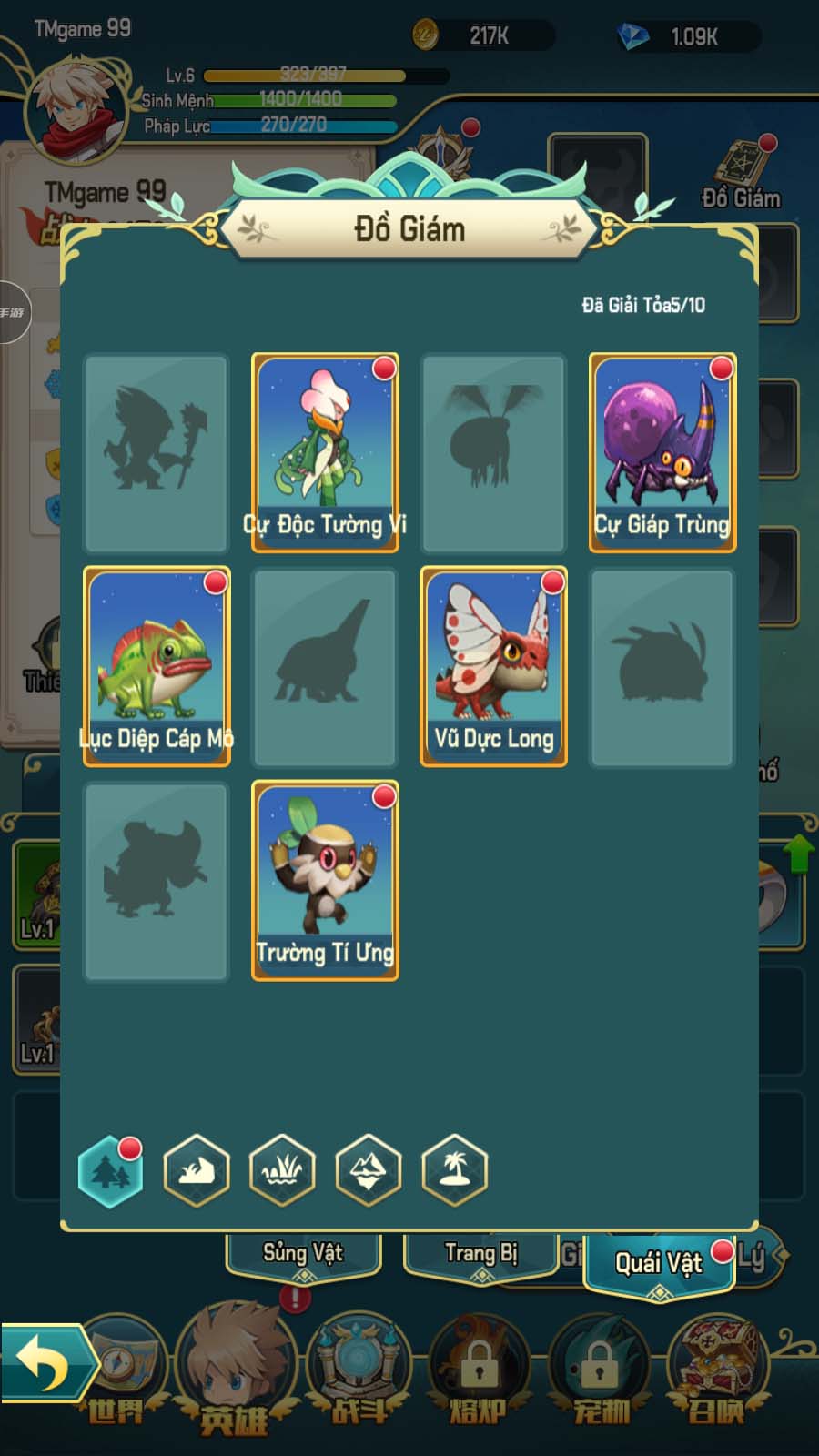Open the hero menu with spiky-haired portrait
Screen dimensions: 819x1456
pos(235,1365)
